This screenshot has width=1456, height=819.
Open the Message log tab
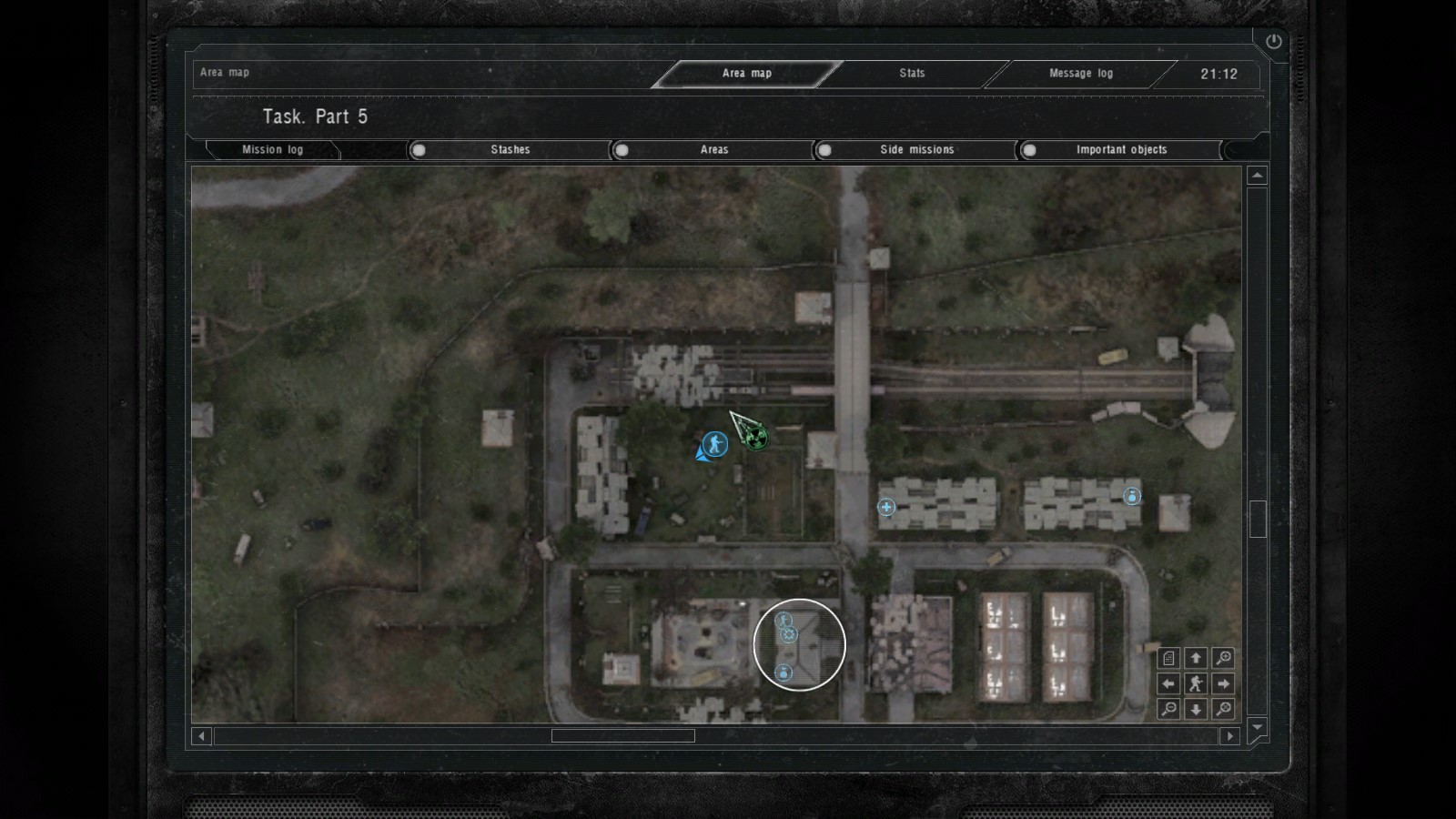[1080, 74]
